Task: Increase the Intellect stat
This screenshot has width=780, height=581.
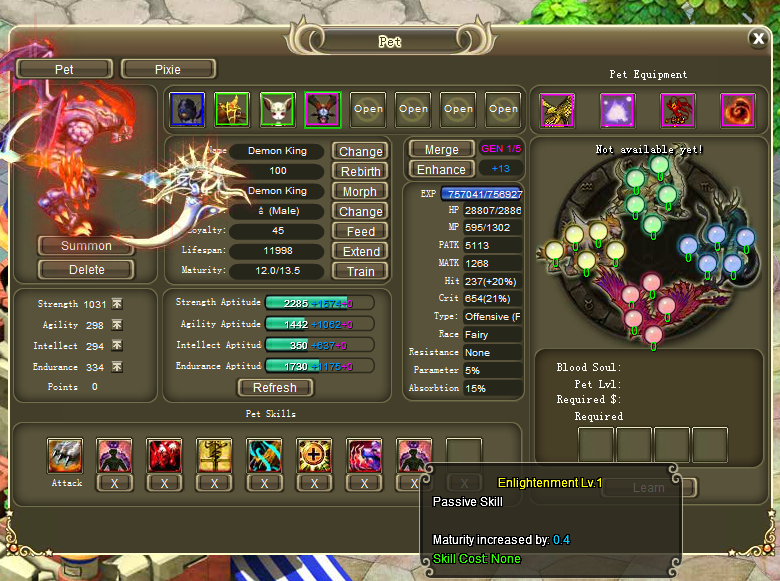Action: (116, 345)
